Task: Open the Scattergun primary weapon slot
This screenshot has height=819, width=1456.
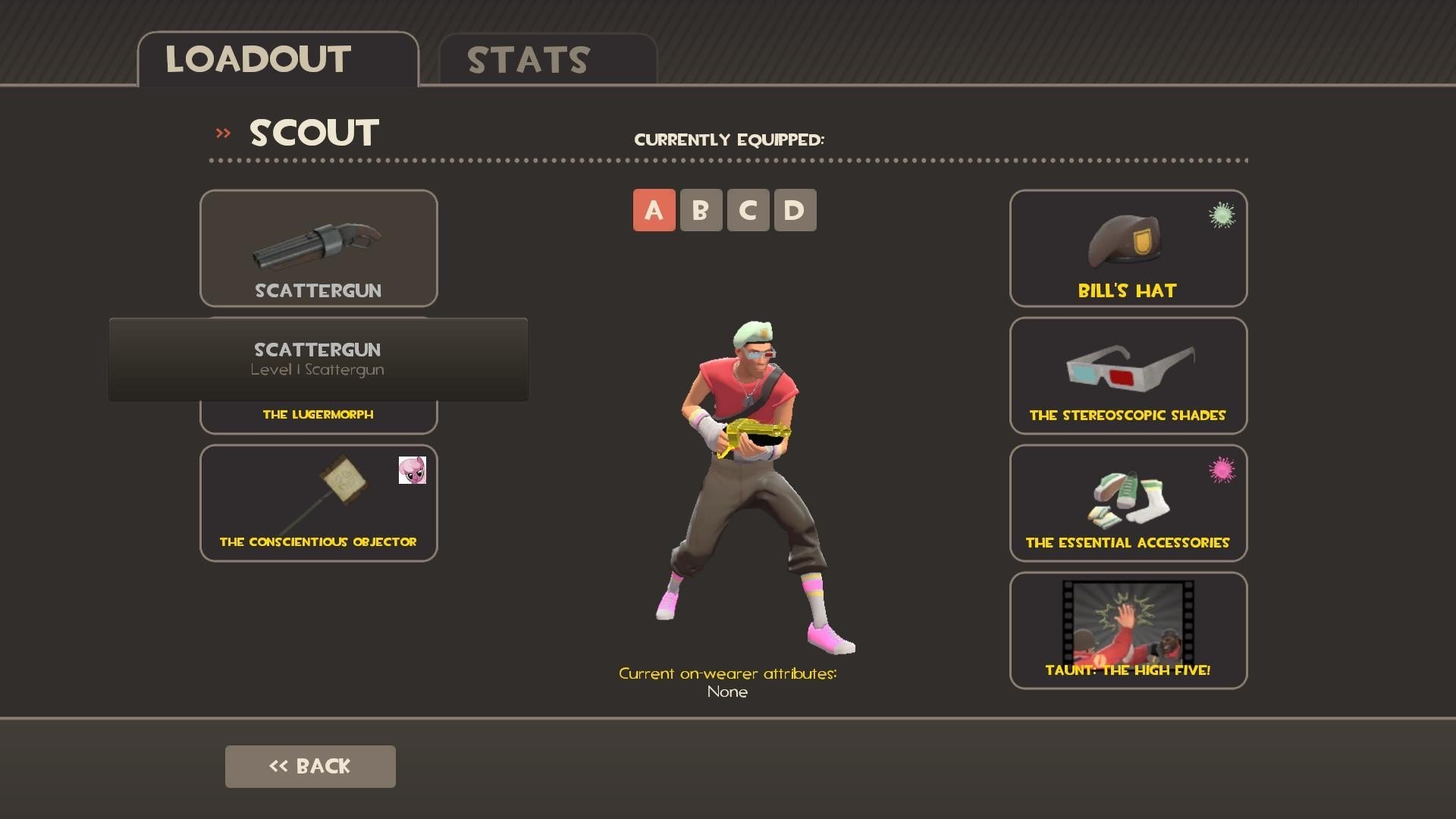Action: [x=318, y=248]
